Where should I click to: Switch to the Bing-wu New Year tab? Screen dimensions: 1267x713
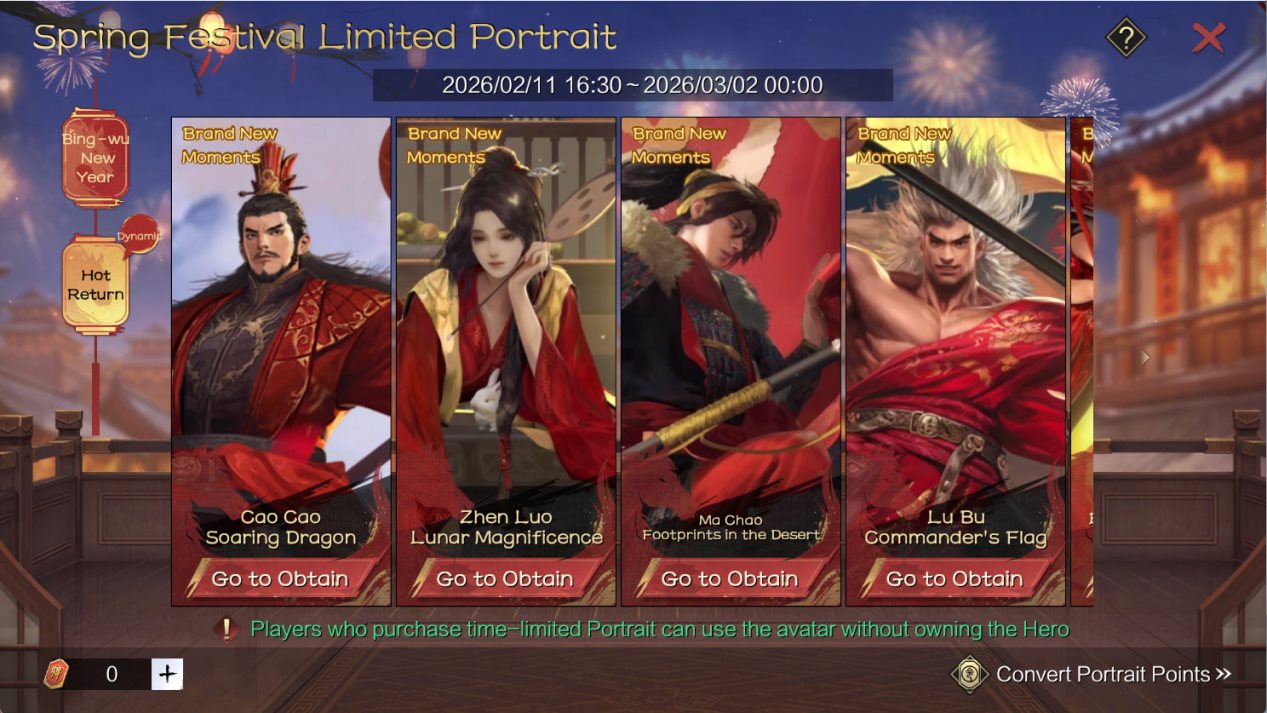tap(96, 158)
